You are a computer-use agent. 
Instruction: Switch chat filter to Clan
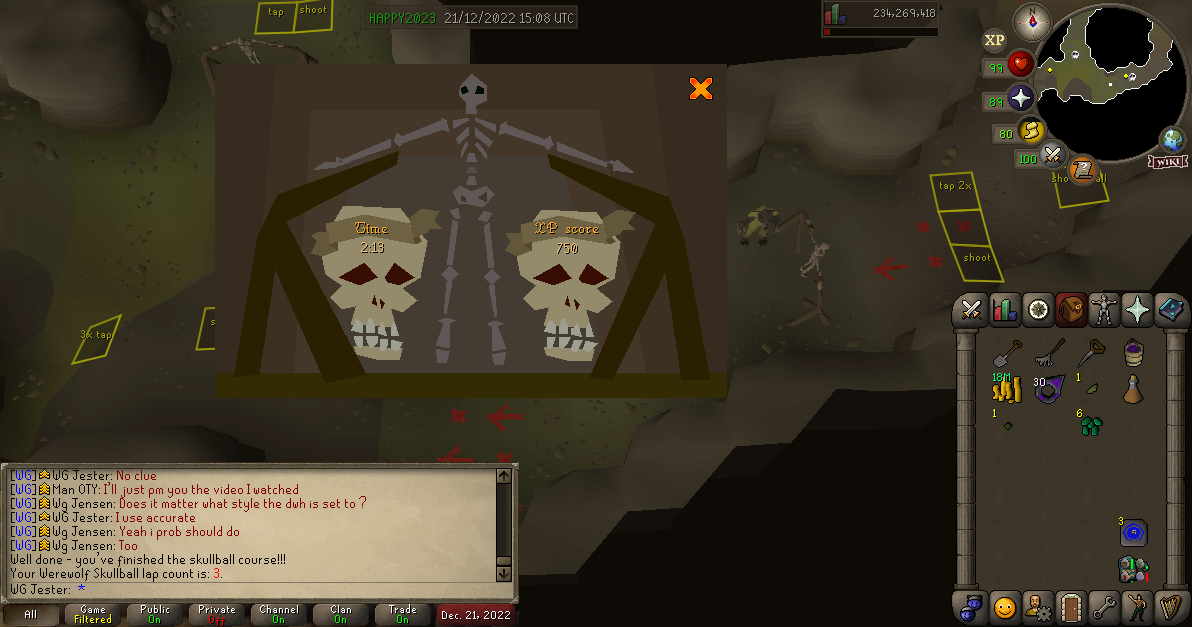tap(341, 614)
